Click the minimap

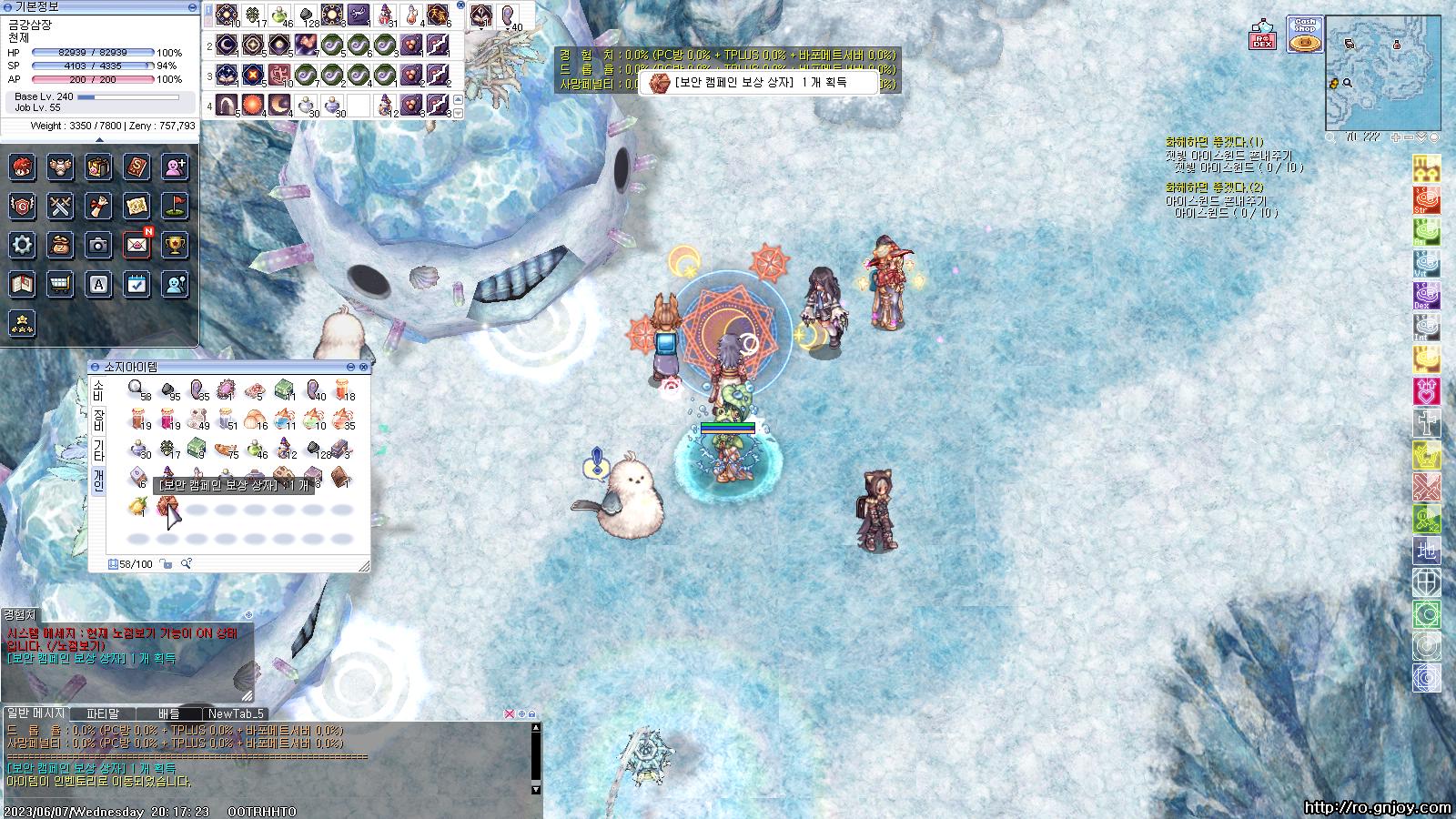coord(1382,73)
